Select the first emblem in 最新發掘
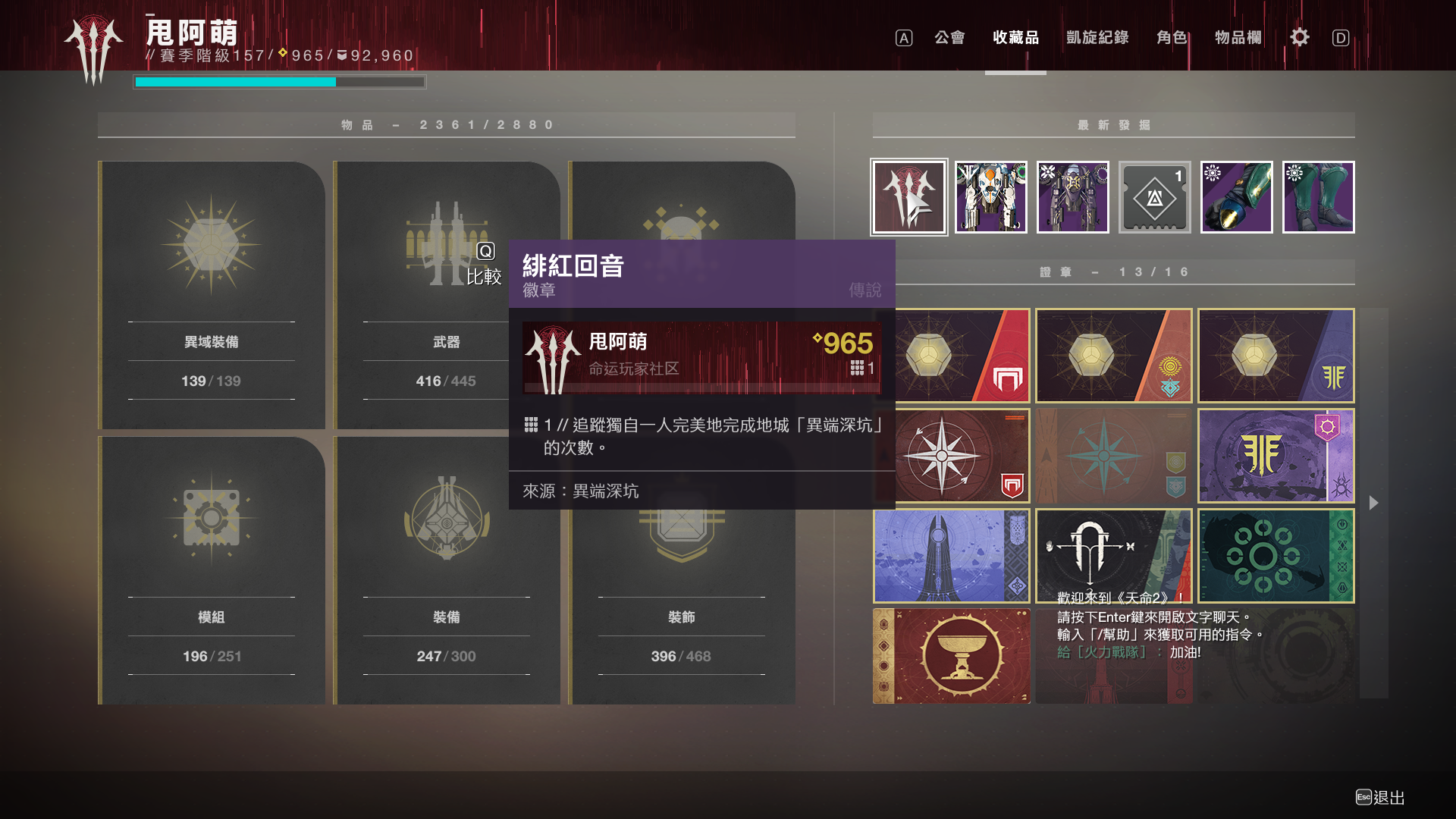Image resolution: width=1456 pixels, height=819 pixels. click(x=908, y=197)
